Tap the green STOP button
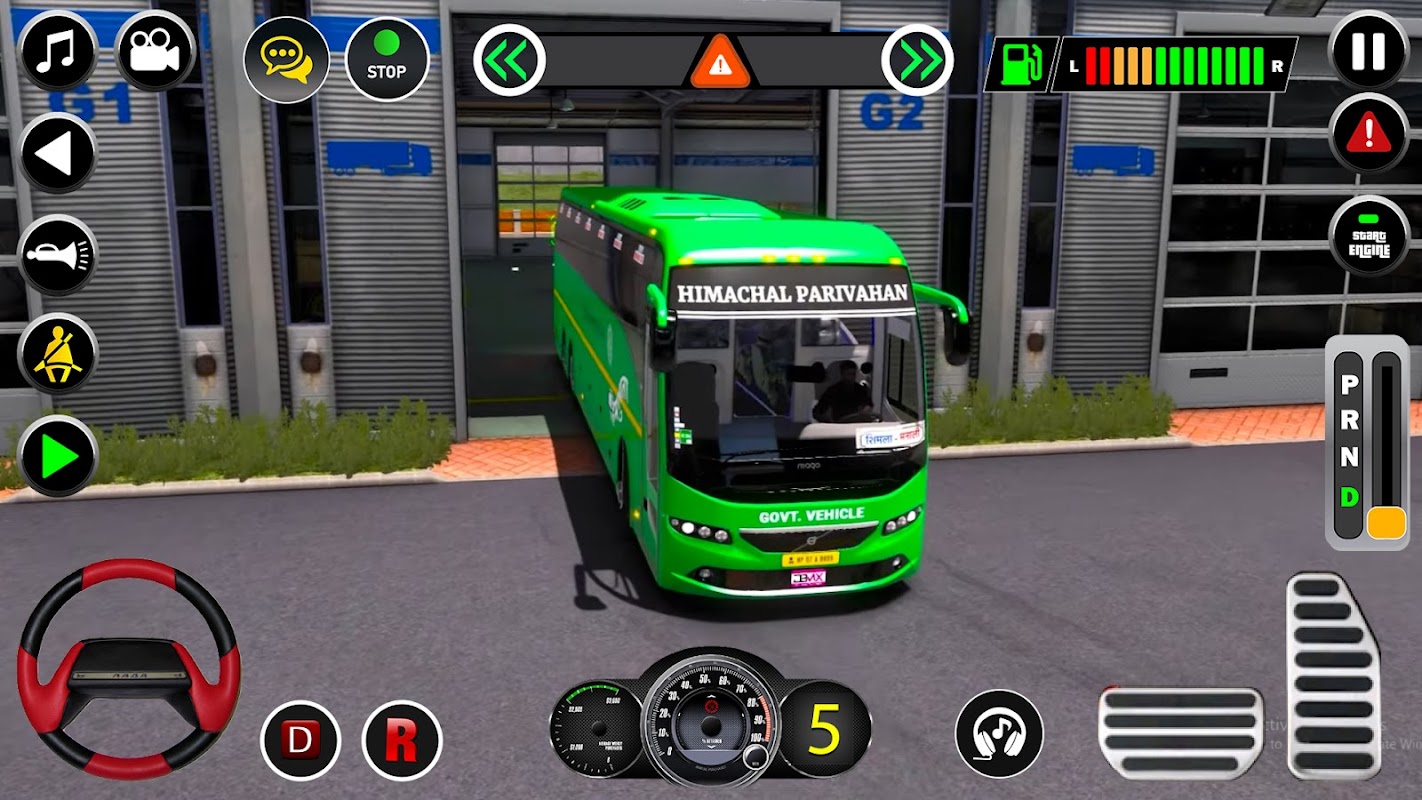This screenshot has height=800, width=1422. click(x=386, y=59)
